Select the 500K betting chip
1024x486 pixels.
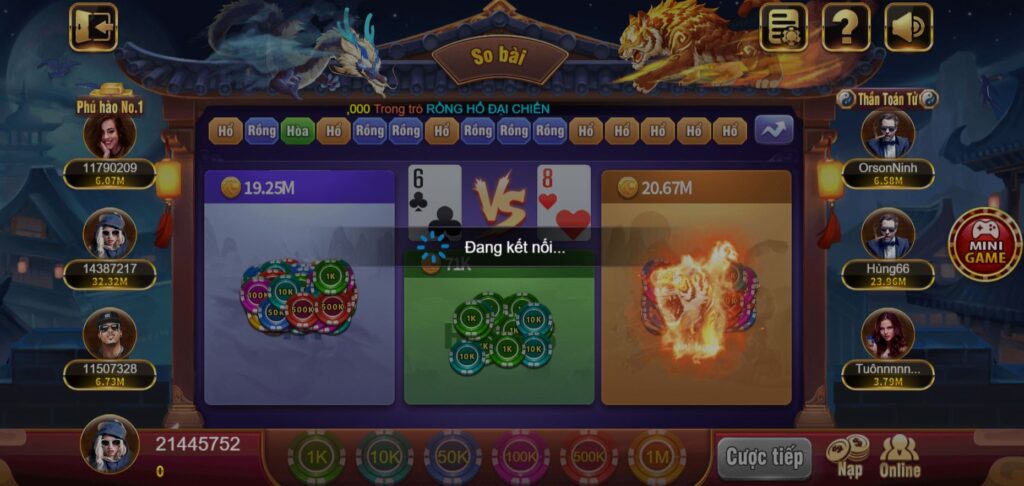click(589, 458)
